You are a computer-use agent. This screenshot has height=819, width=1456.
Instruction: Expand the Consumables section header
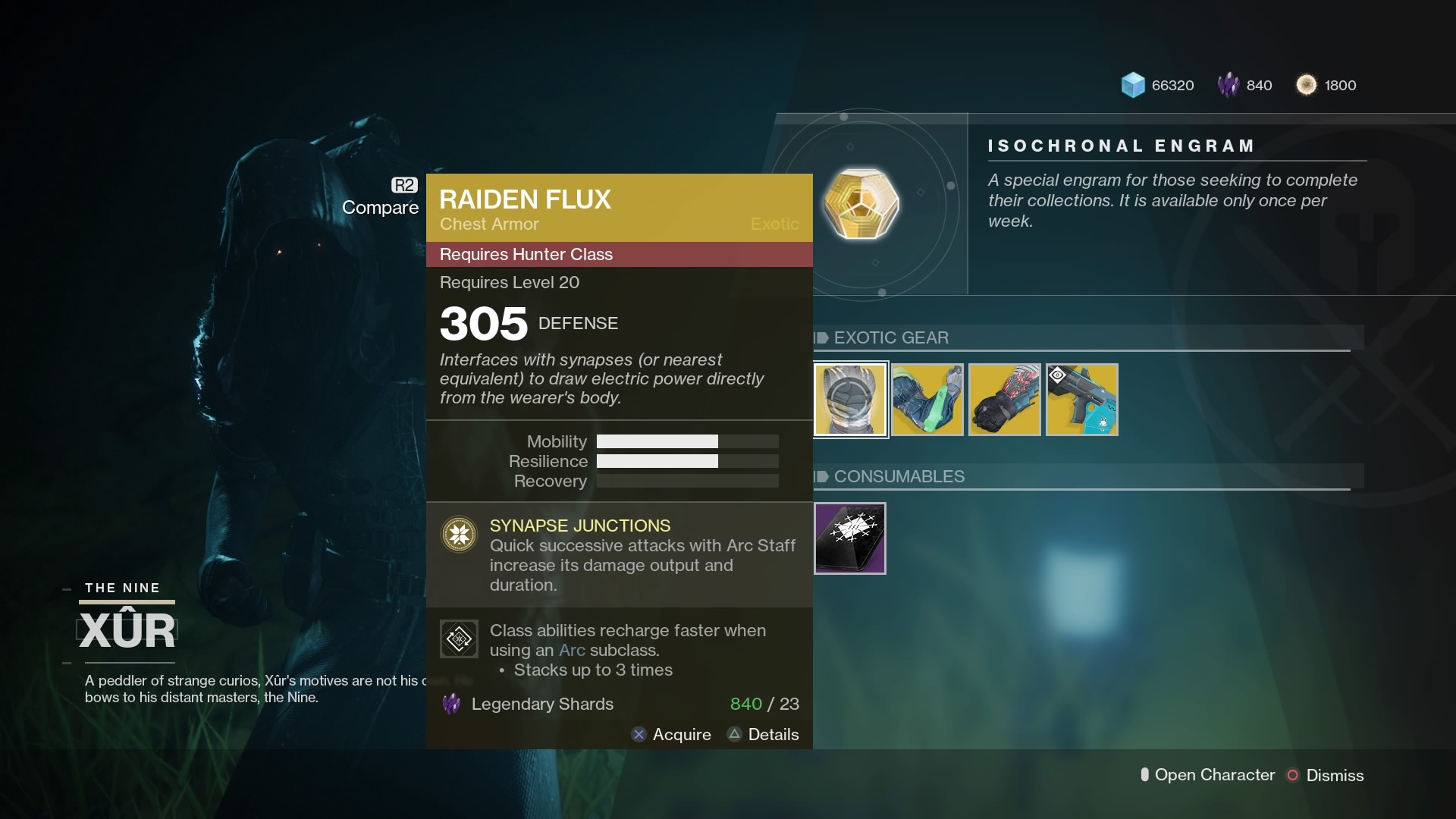pos(899,476)
